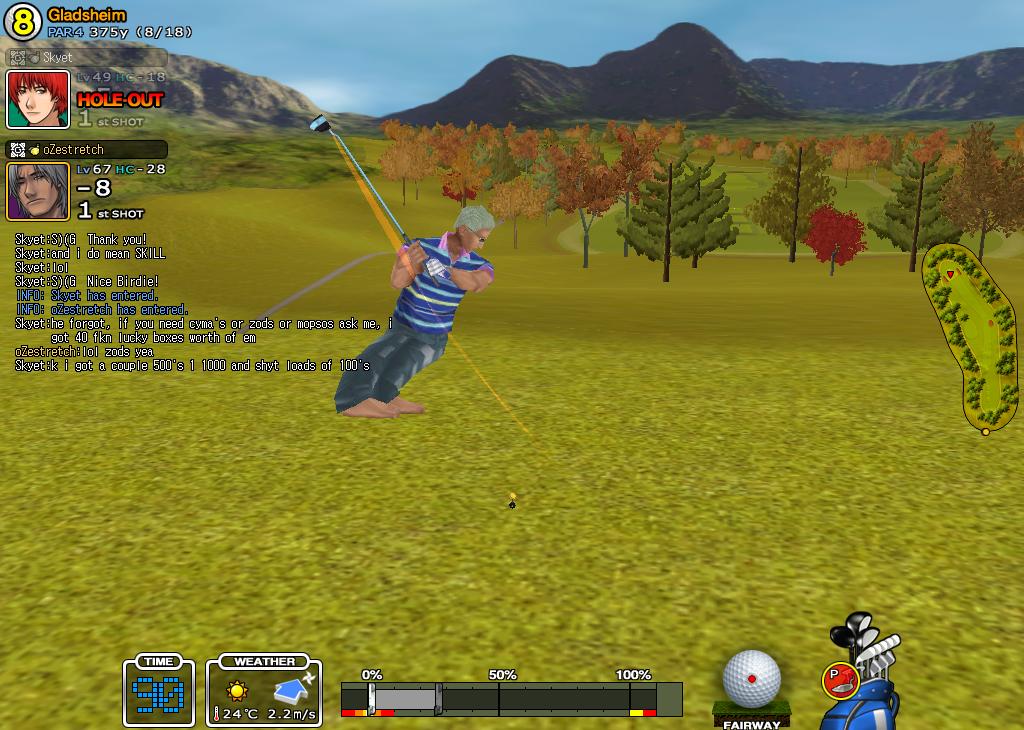This screenshot has width=1024, height=730.
Task: Click the chat message log
Action: 200,302
